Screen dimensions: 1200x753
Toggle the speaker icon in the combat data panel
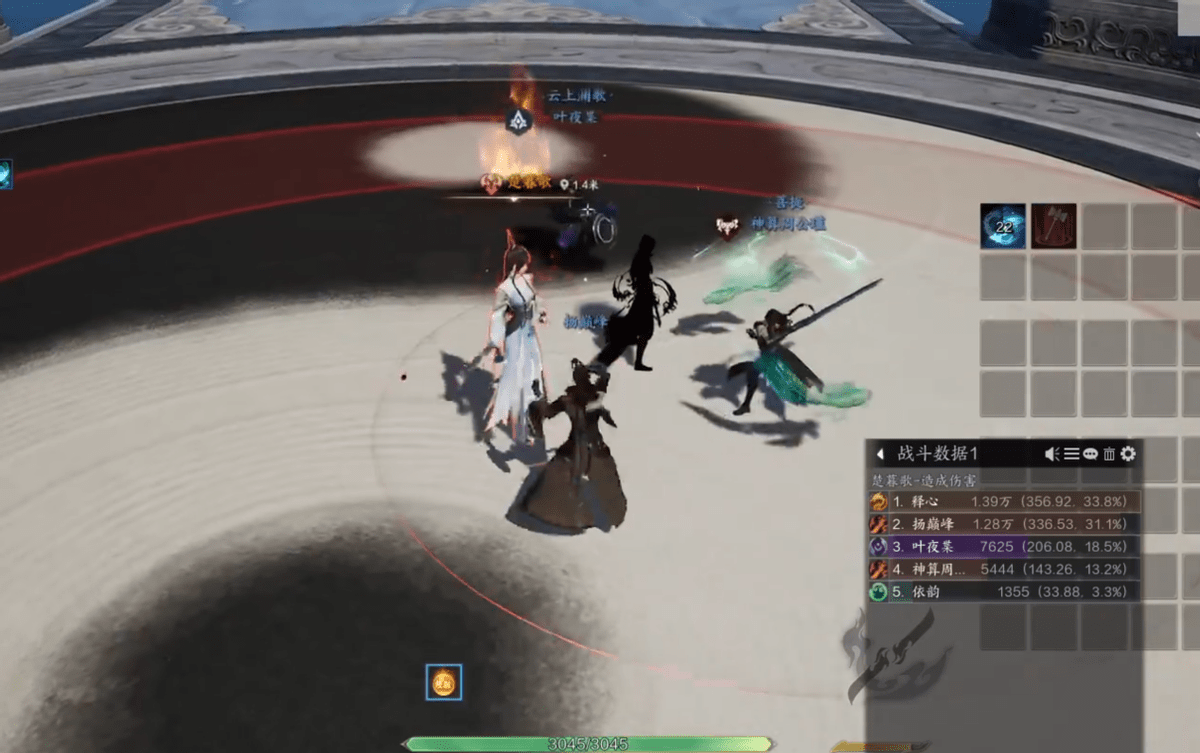click(x=1052, y=454)
